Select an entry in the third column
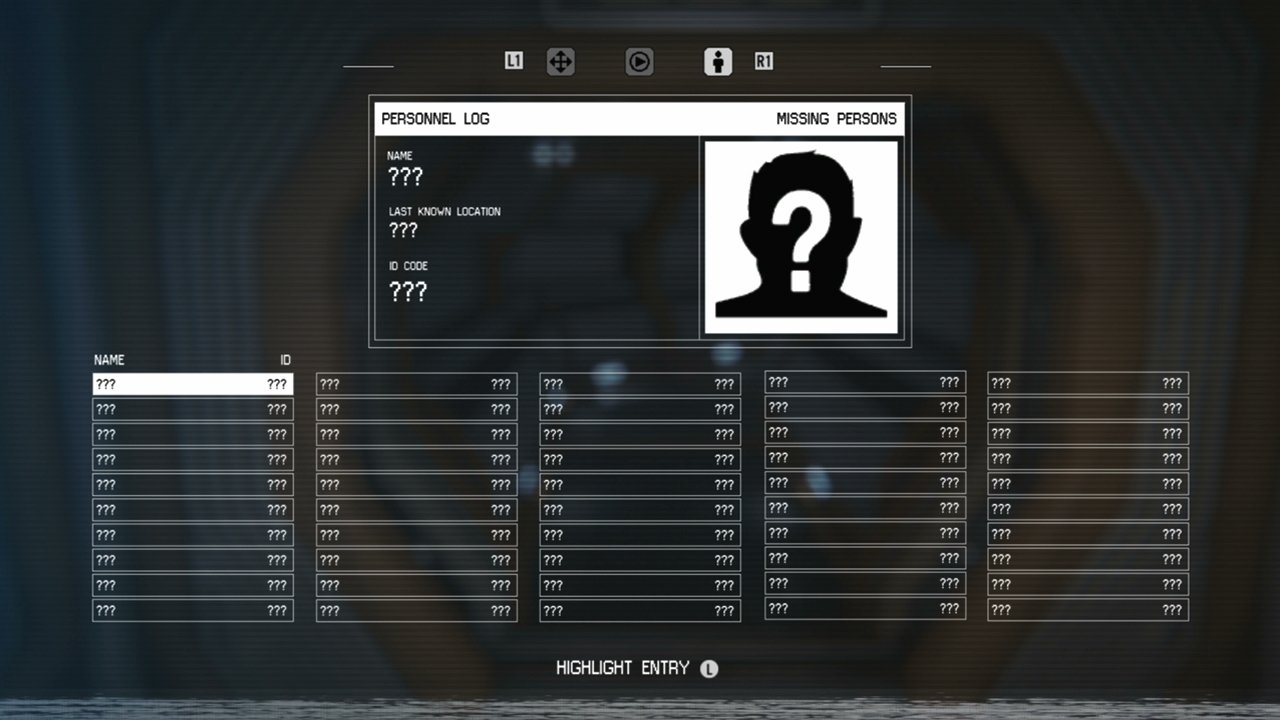 point(639,484)
